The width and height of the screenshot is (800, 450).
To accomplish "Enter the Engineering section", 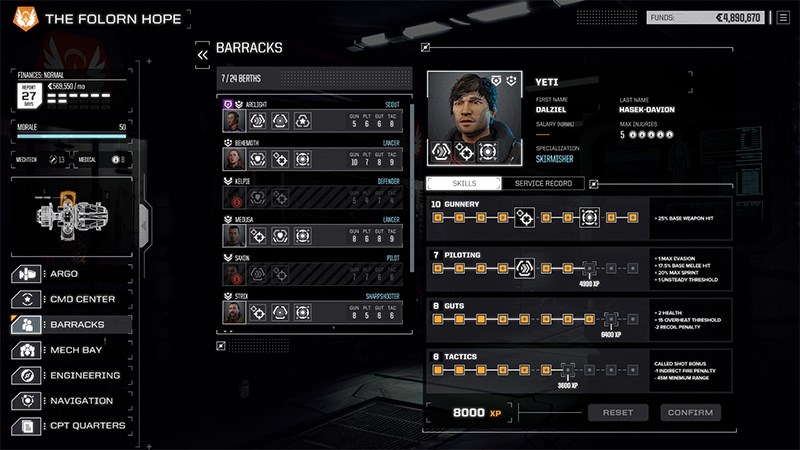I will coord(70,375).
